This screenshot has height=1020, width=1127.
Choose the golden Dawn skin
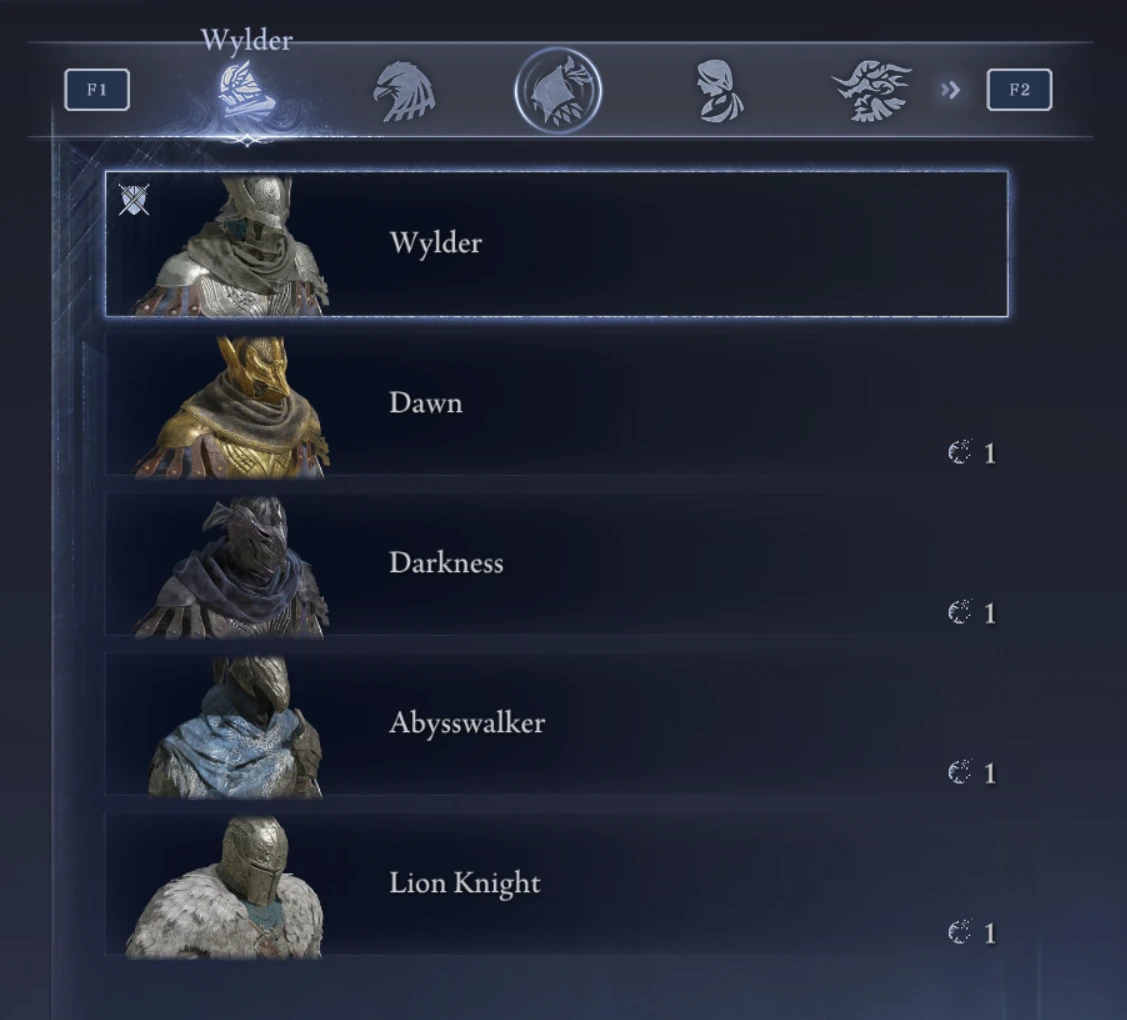[x=556, y=404]
